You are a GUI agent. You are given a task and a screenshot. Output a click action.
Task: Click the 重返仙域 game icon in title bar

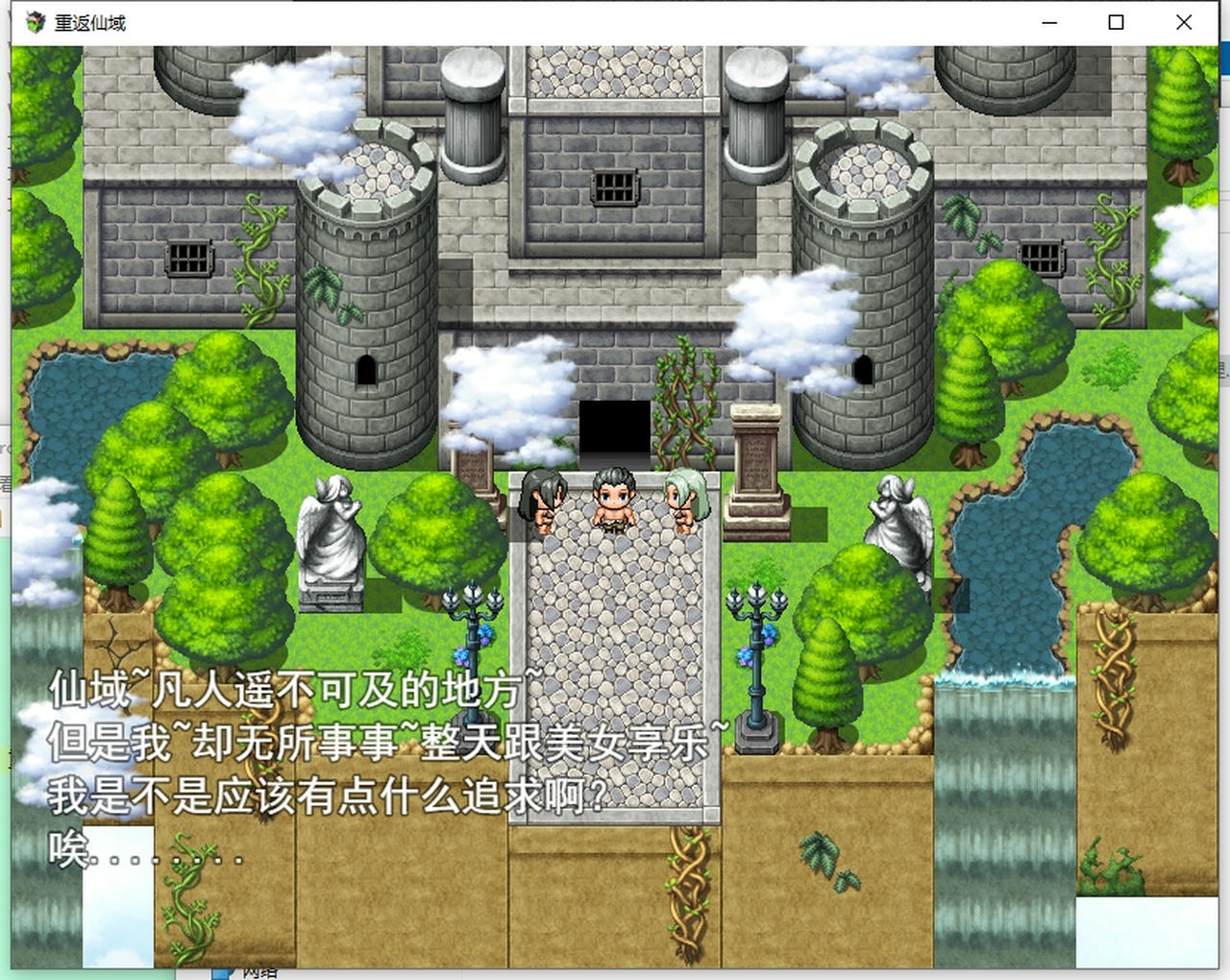click(x=34, y=21)
